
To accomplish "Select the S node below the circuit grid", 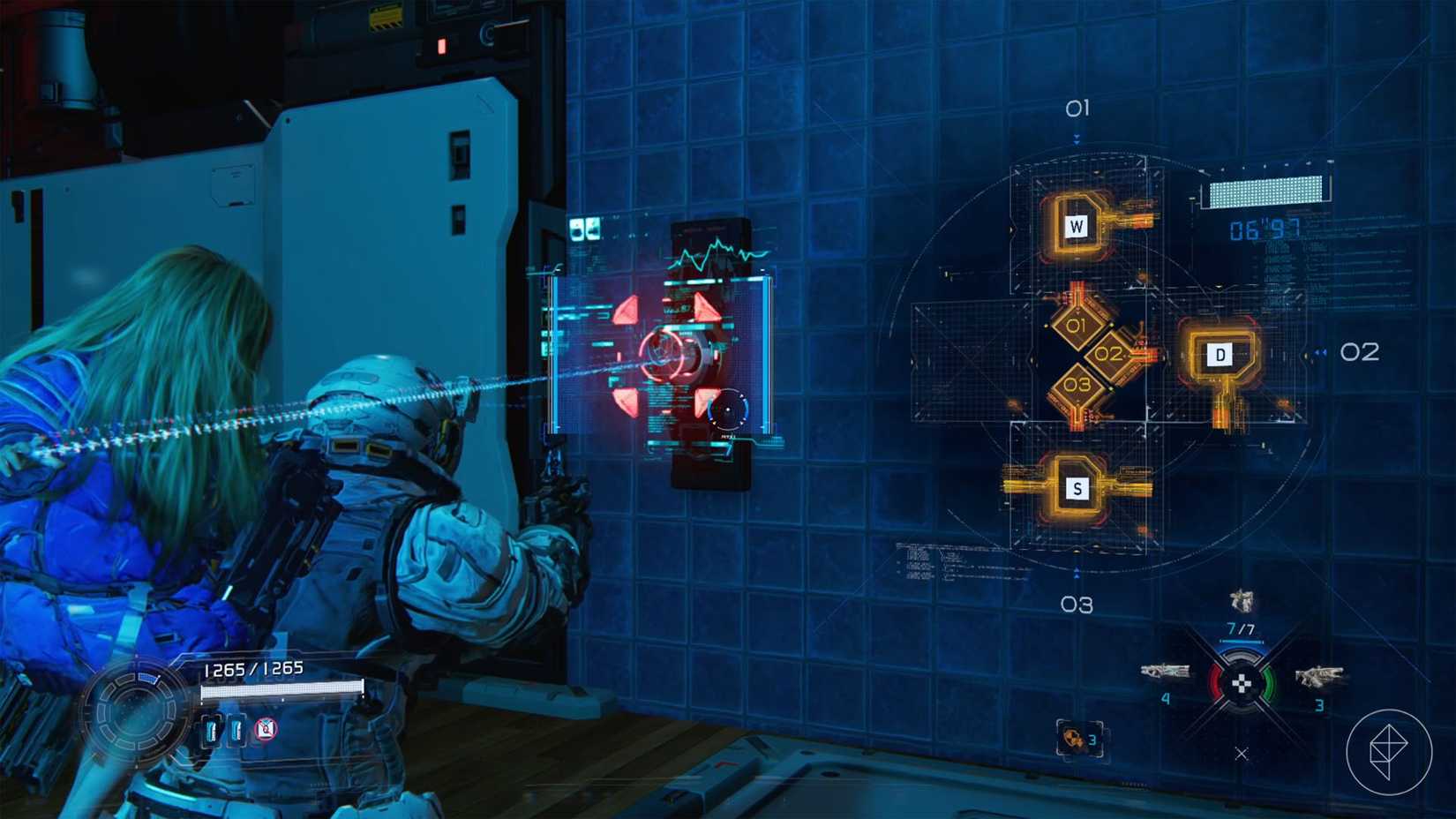I will tap(1076, 486).
